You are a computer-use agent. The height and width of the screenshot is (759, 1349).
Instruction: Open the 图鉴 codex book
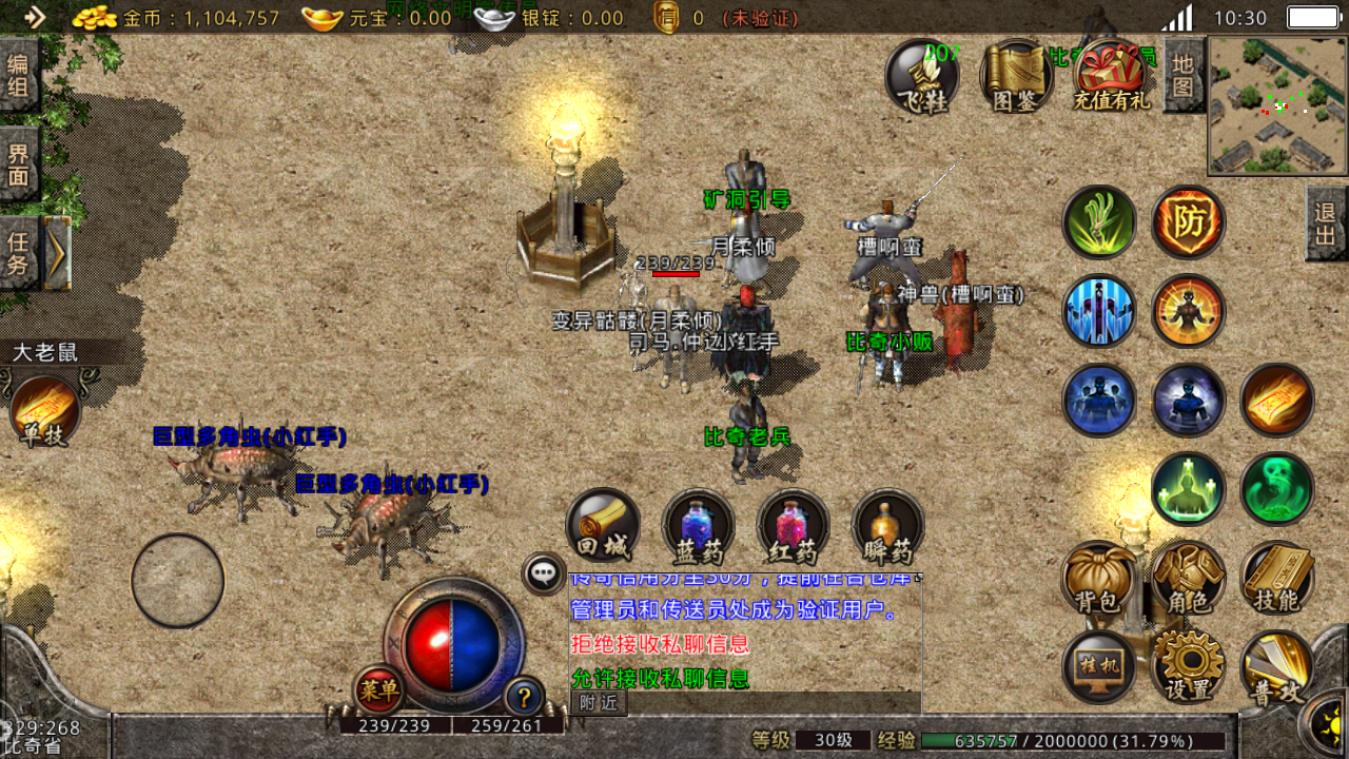[x=1016, y=76]
